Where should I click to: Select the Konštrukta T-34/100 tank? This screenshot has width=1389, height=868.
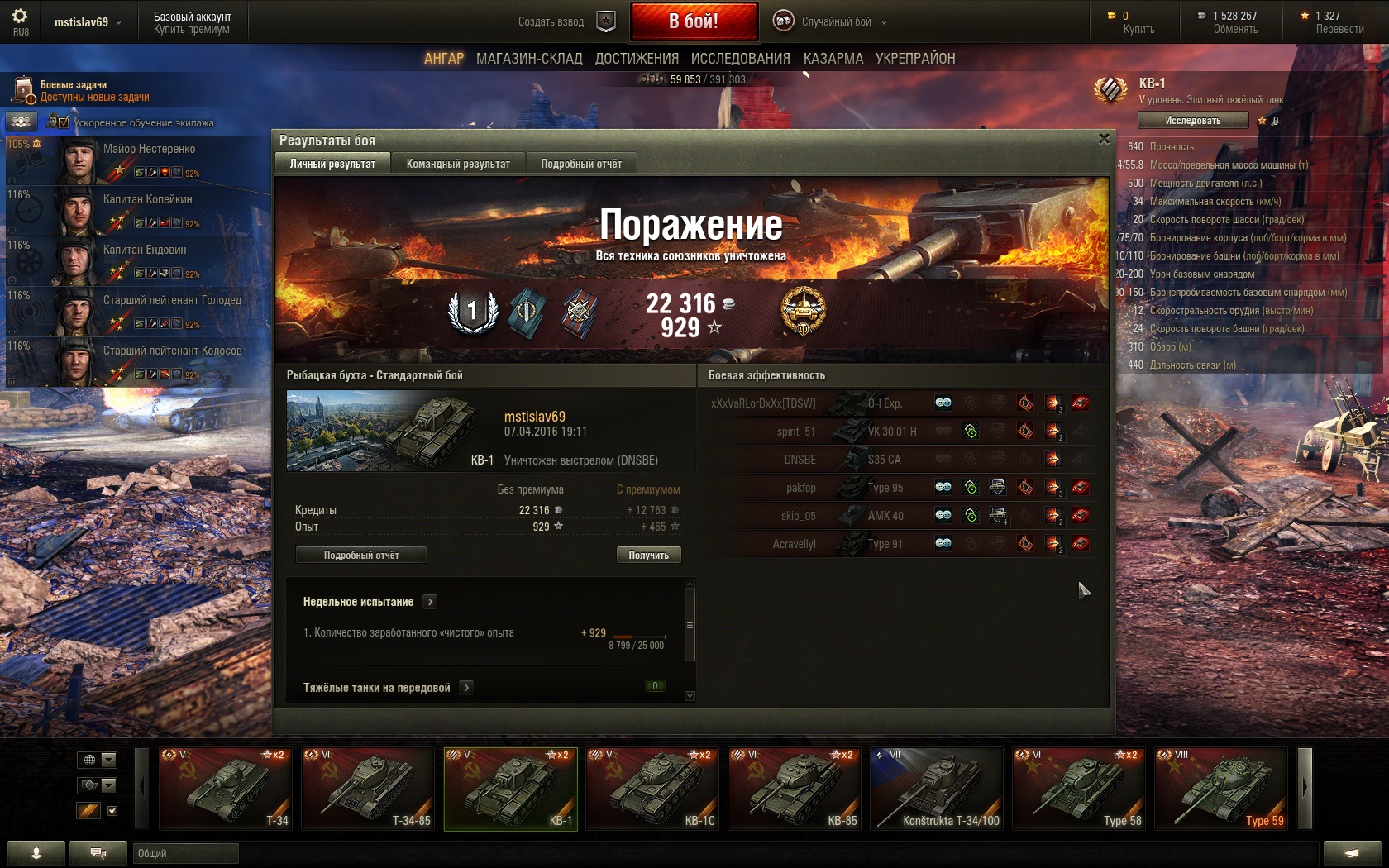point(936,789)
